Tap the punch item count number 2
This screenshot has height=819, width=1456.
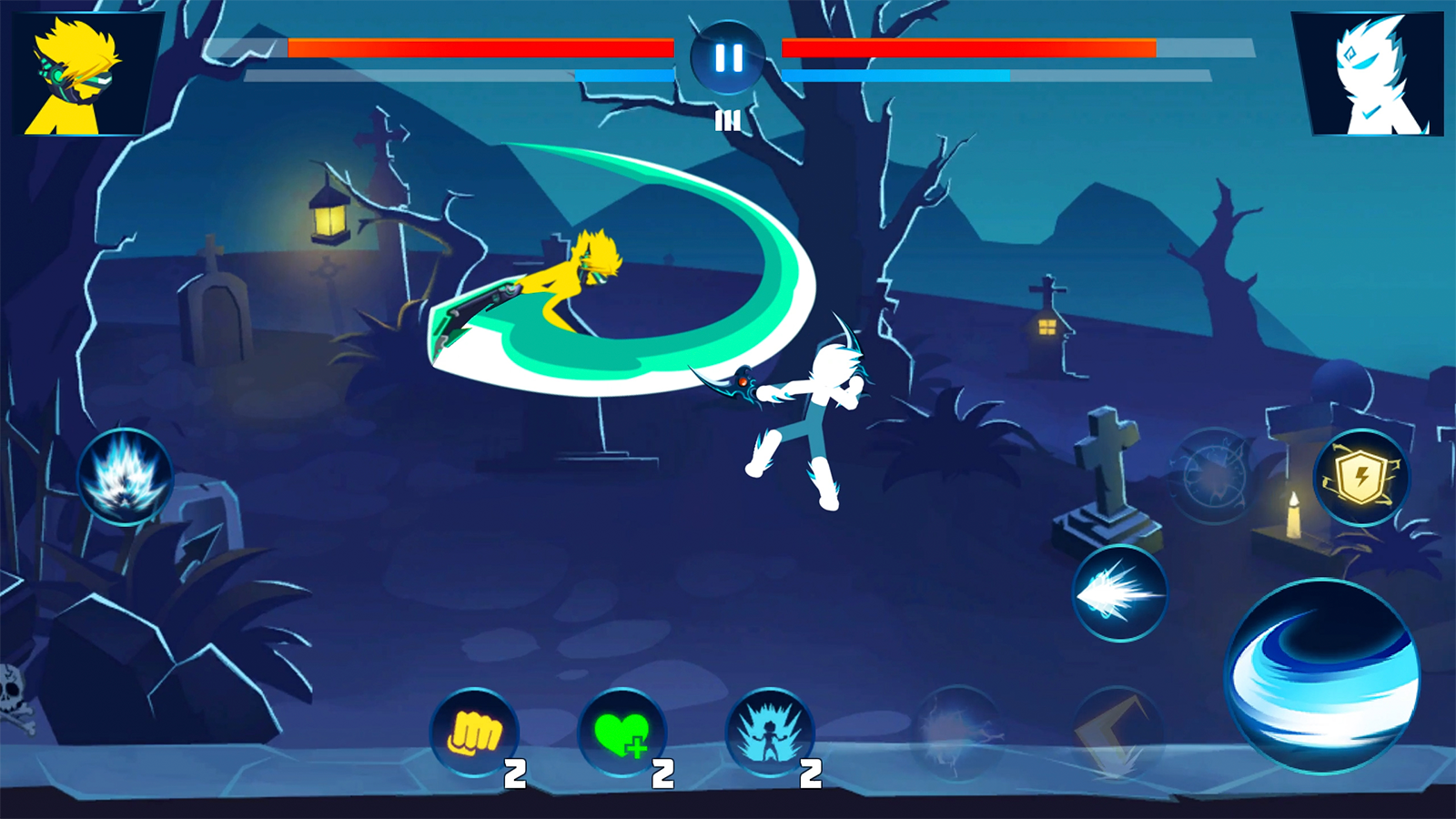pos(514,775)
